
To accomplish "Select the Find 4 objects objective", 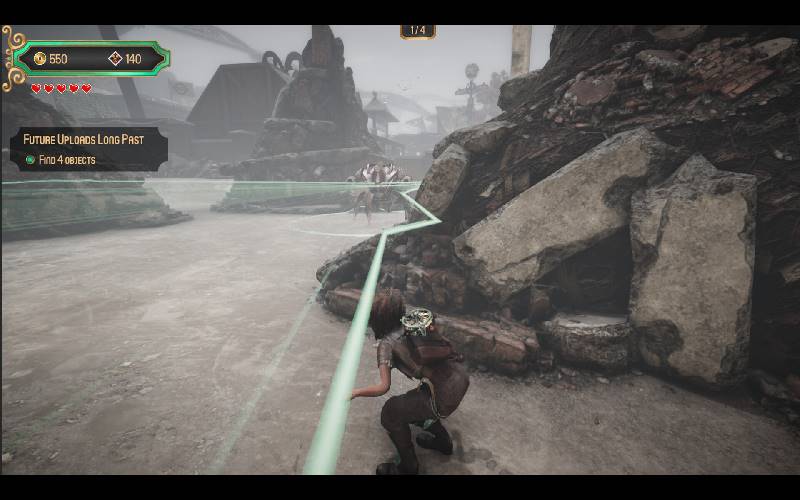I will [60, 160].
